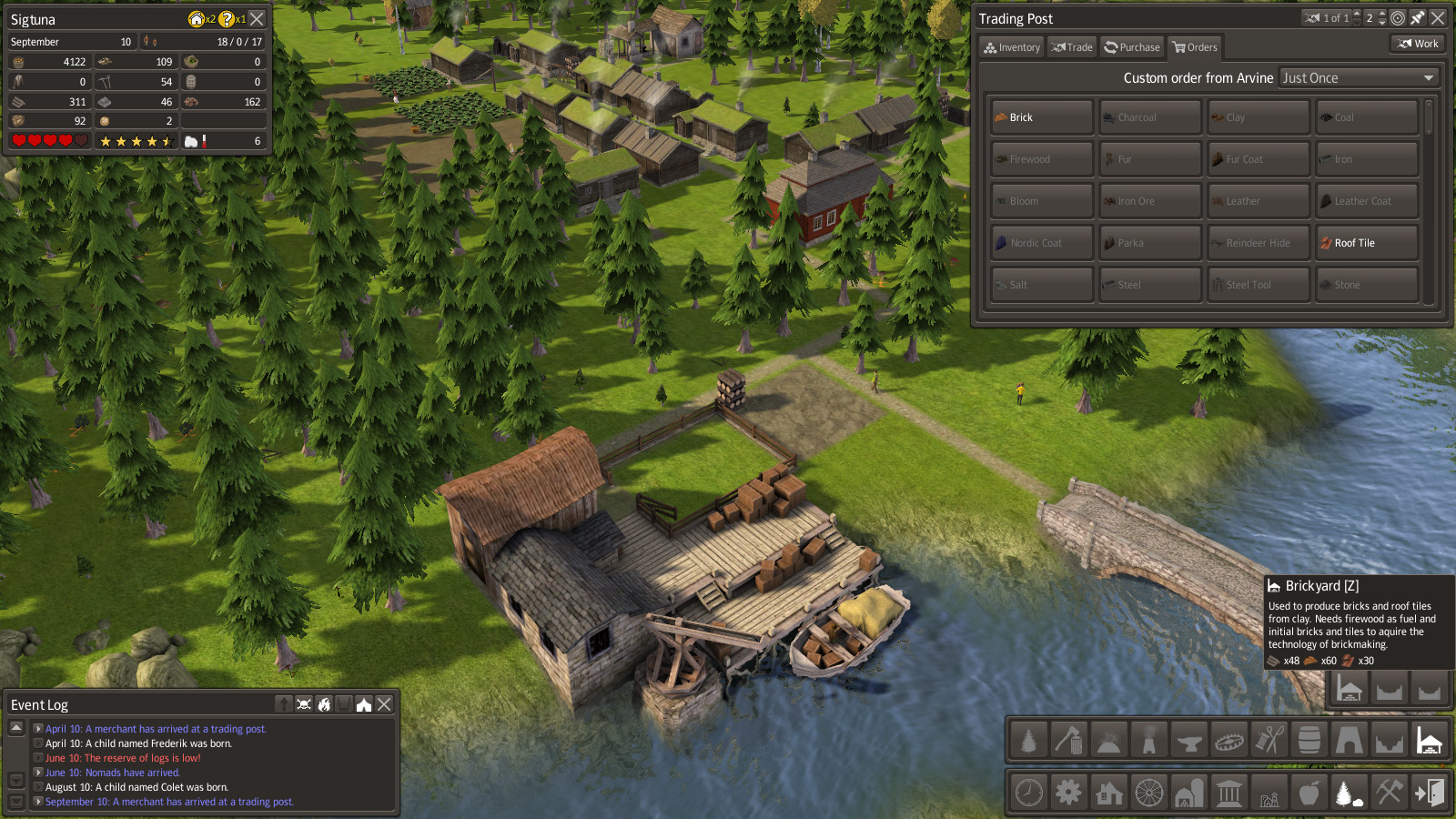Screen dimensions: 1456x819
Task: Choose Roof Tile for the custom order
Action: click(1366, 243)
